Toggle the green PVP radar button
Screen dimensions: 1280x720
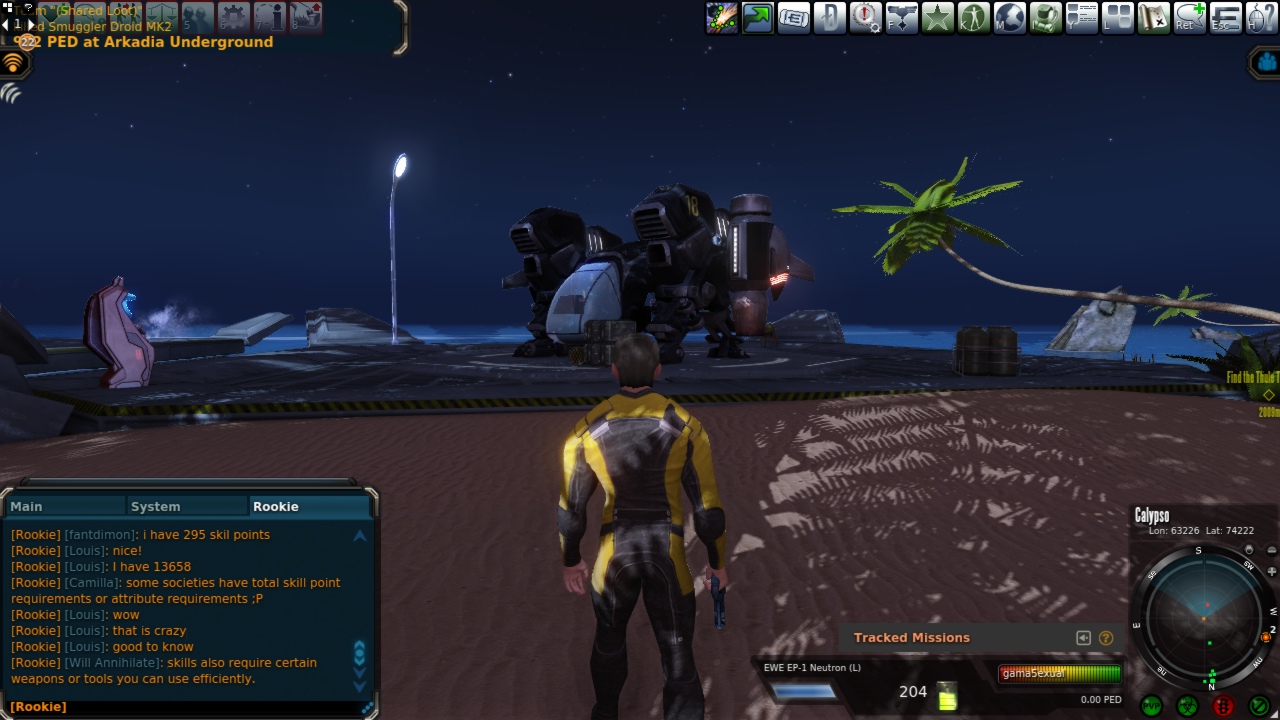click(x=1151, y=706)
